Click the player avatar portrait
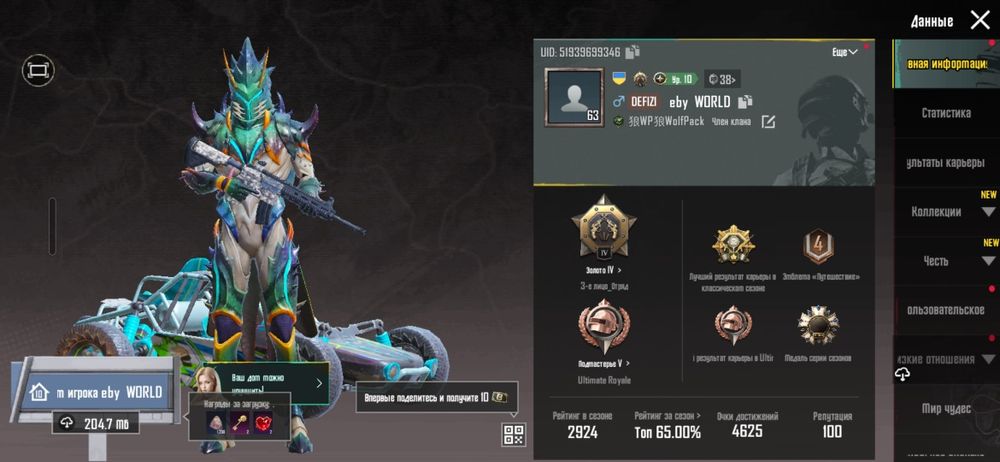The width and height of the screenshot is (1000, 462). point(573,97)
